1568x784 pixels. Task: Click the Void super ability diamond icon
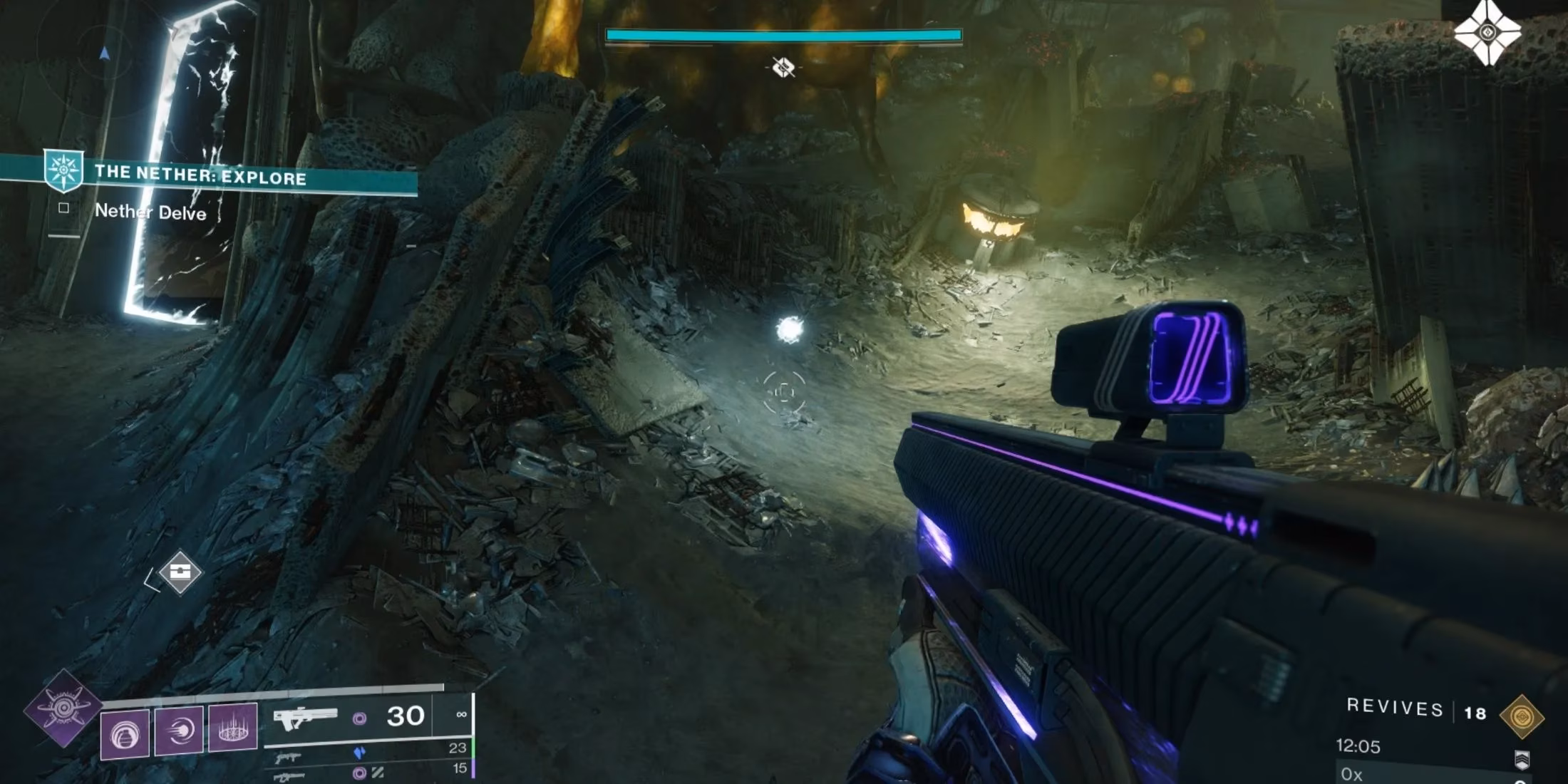point(63,708)
